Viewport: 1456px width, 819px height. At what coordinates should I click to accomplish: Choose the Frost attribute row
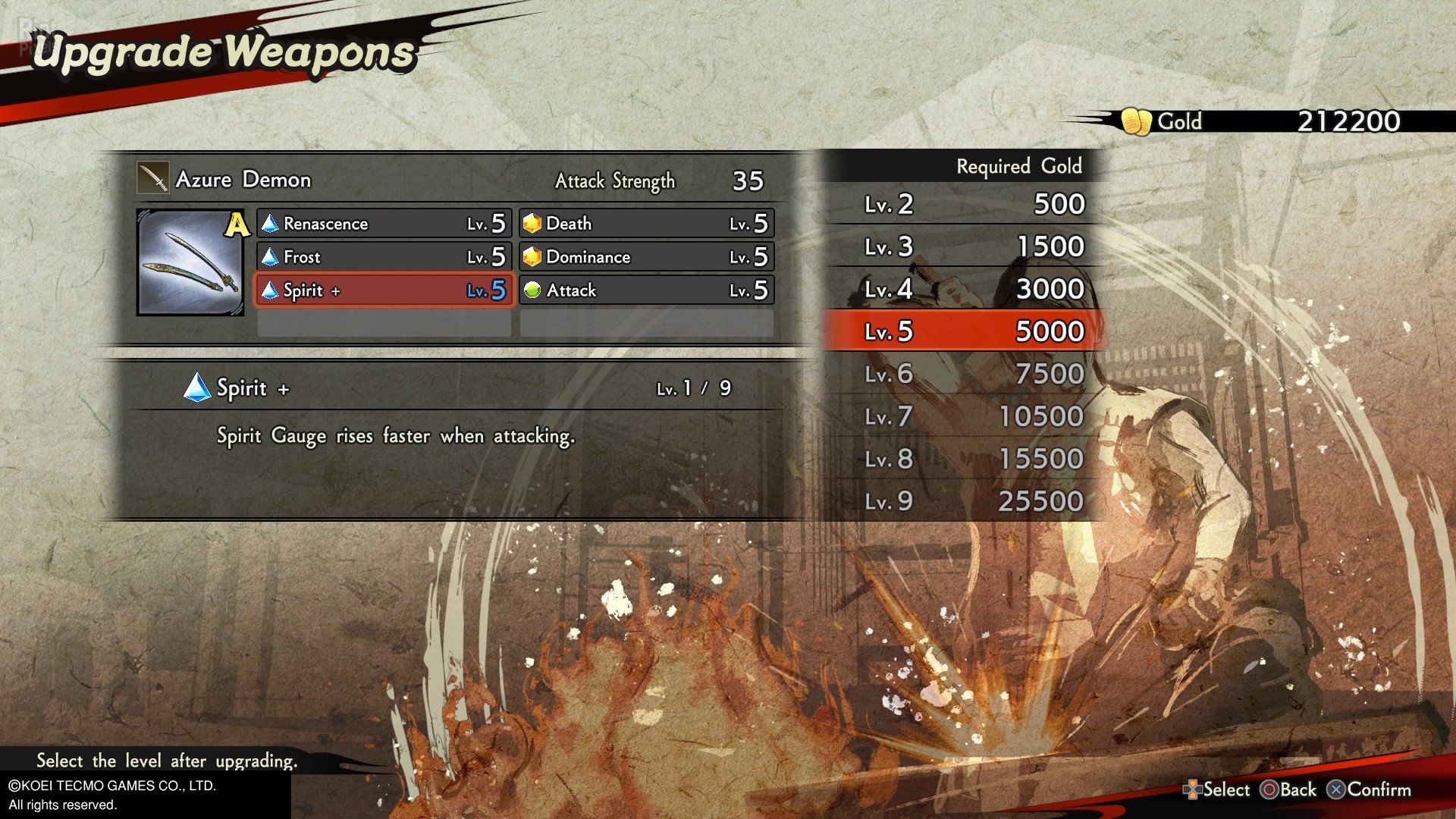[384, 257]
